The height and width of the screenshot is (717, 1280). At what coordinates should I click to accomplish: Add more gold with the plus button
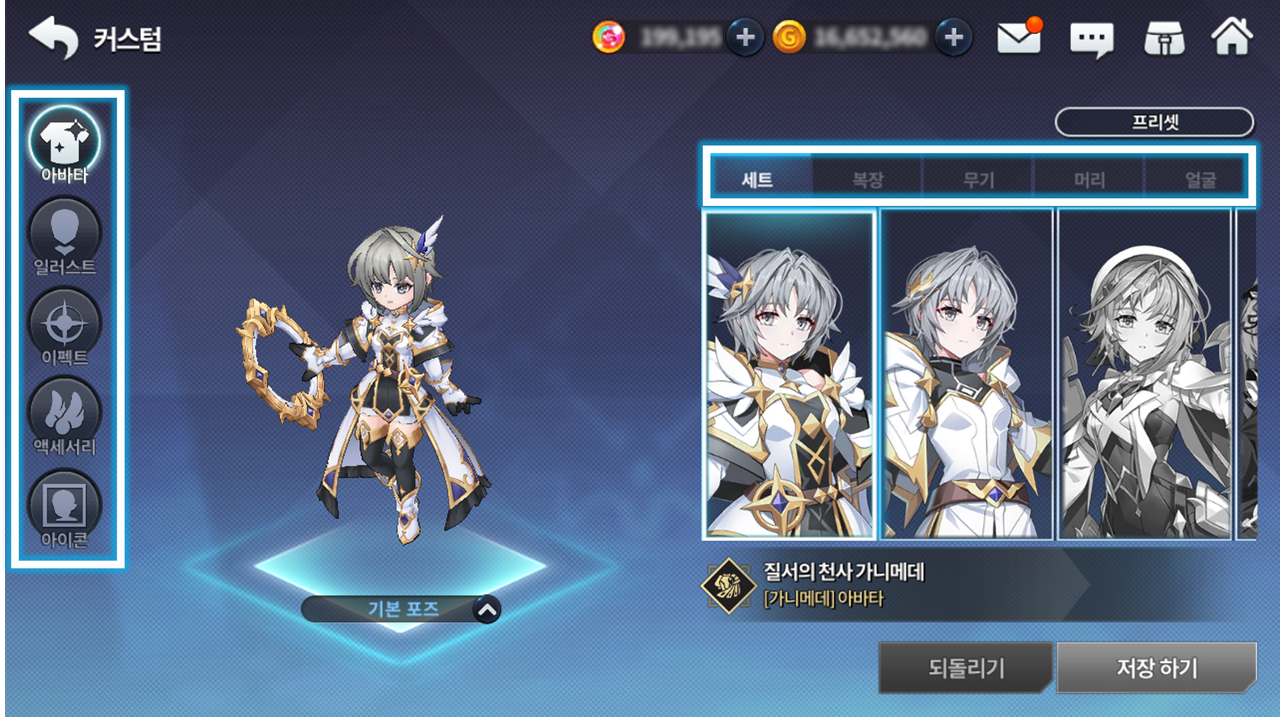coord(954,38)
